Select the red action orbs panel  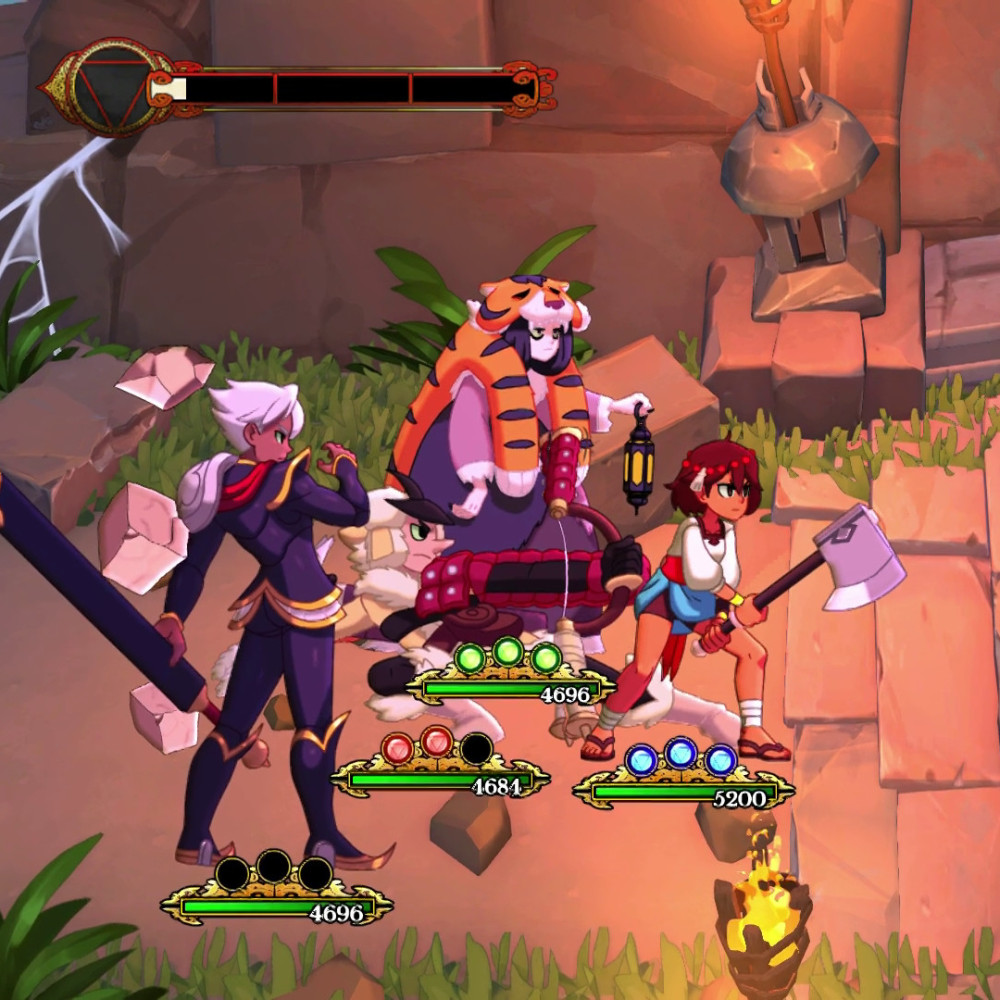(437, 747)
